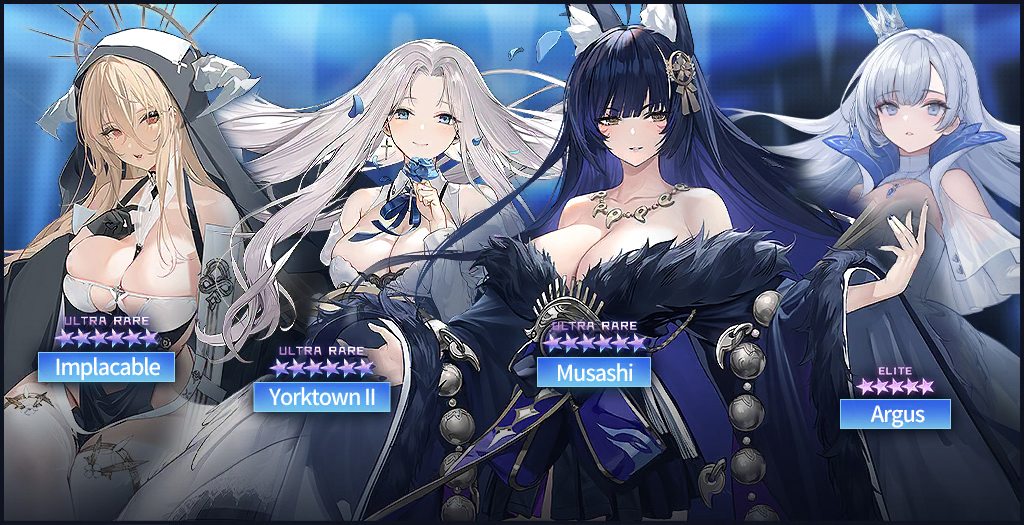Pick the Argus name label
1024x525 pixels.
click(x=895, y=413)
